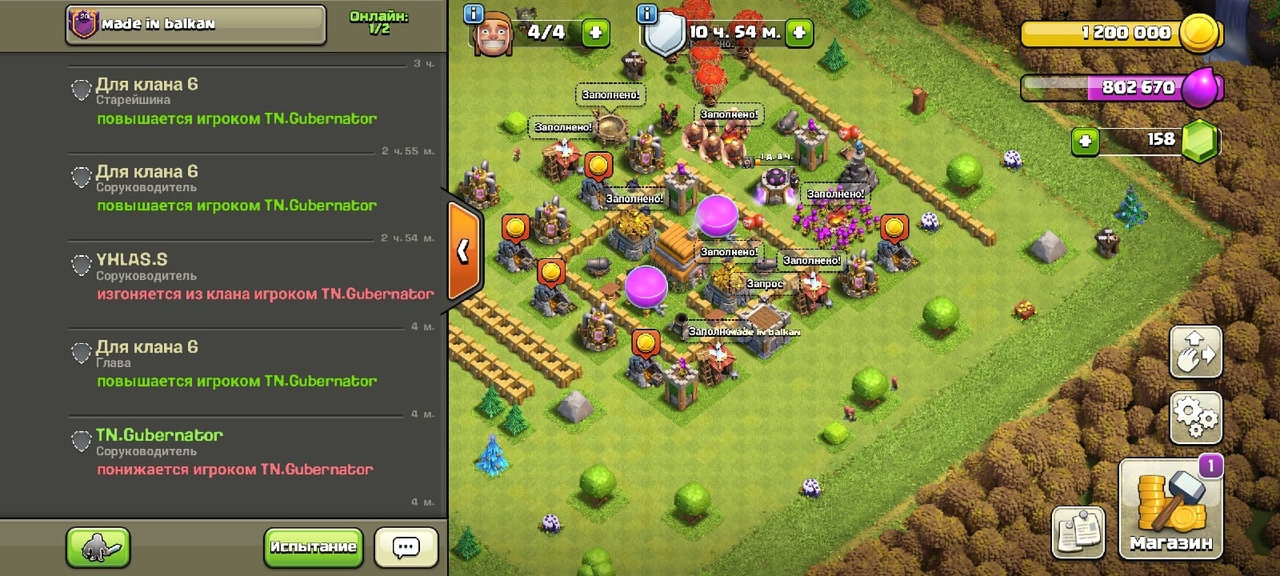
Task: Show shield info via blue info icon
Action: (646, 14)
